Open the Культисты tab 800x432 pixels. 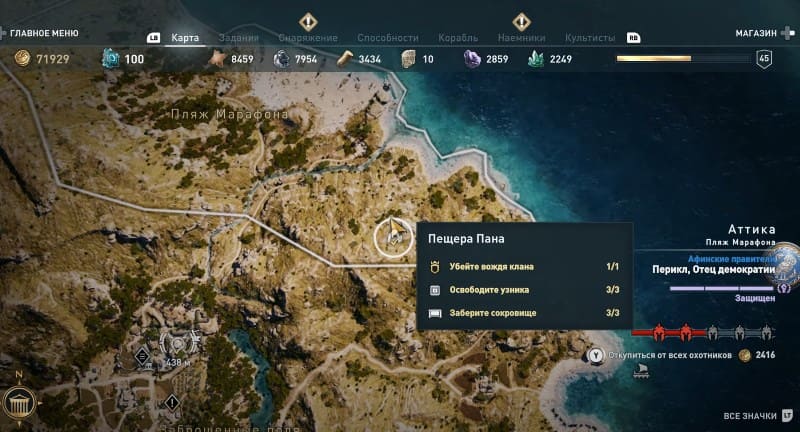pos(590,38)
